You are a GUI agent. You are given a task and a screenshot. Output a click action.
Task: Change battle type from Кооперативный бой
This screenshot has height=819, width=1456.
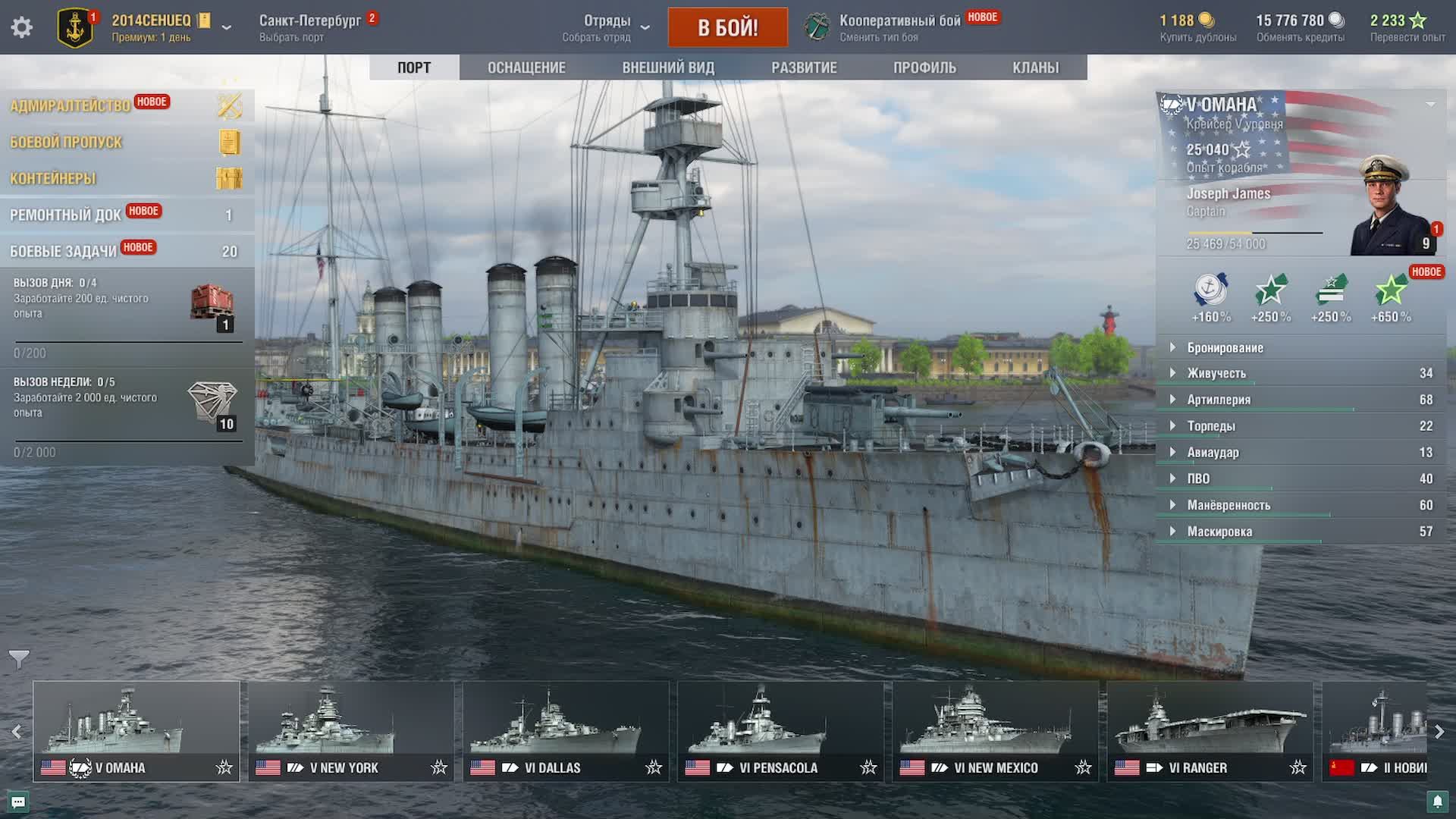pos(899,27)
